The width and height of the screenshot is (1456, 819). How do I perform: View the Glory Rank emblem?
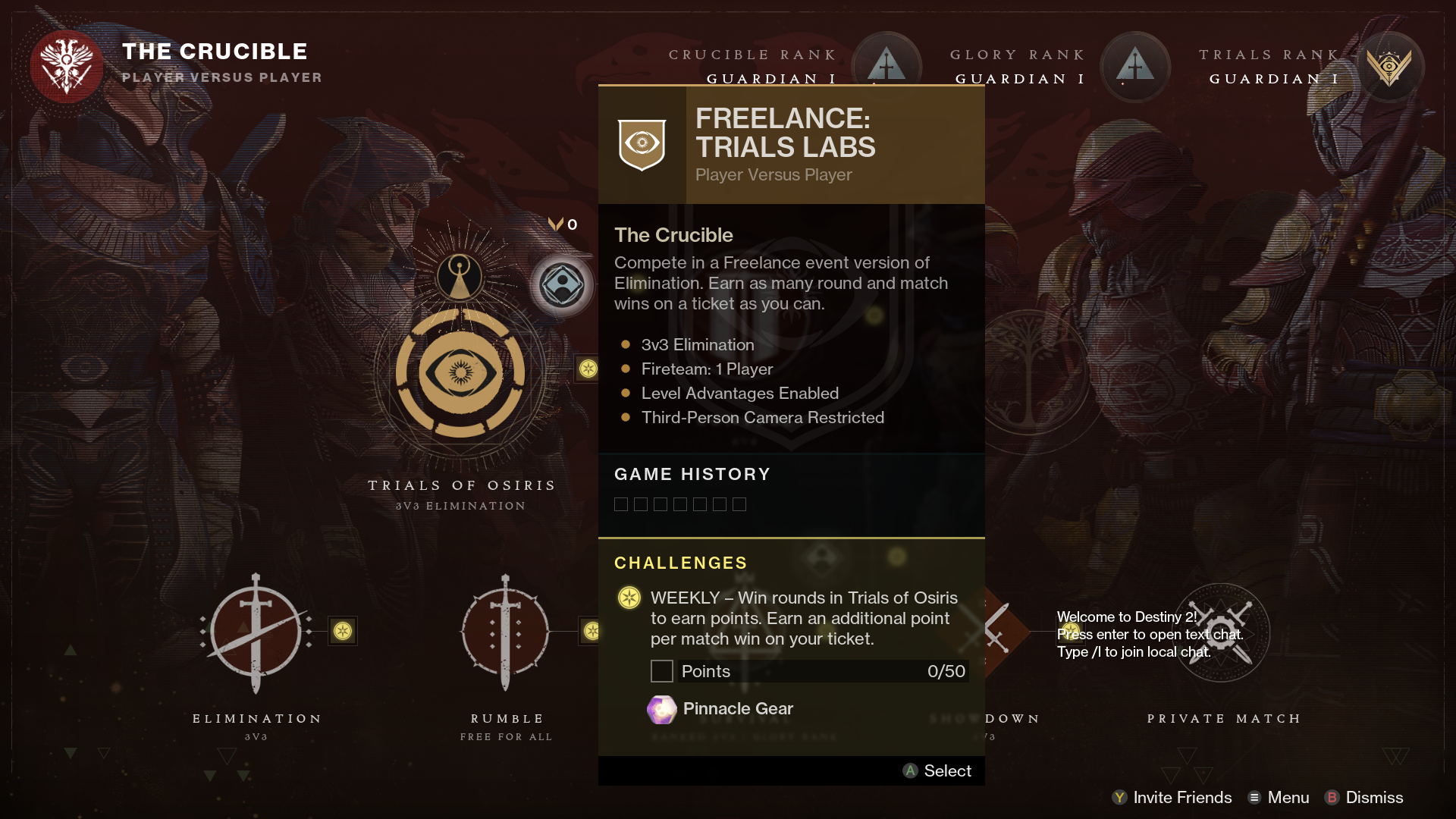coord(1134,65)
